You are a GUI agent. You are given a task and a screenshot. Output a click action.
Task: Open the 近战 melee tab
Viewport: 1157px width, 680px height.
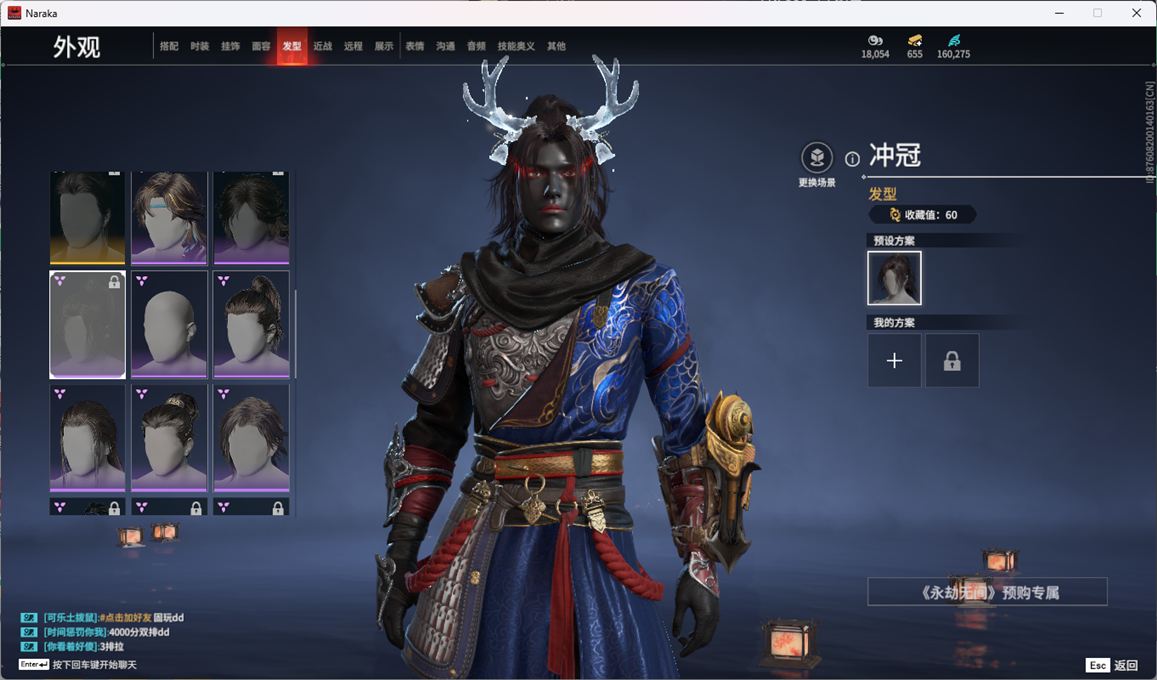coord(322,46)
